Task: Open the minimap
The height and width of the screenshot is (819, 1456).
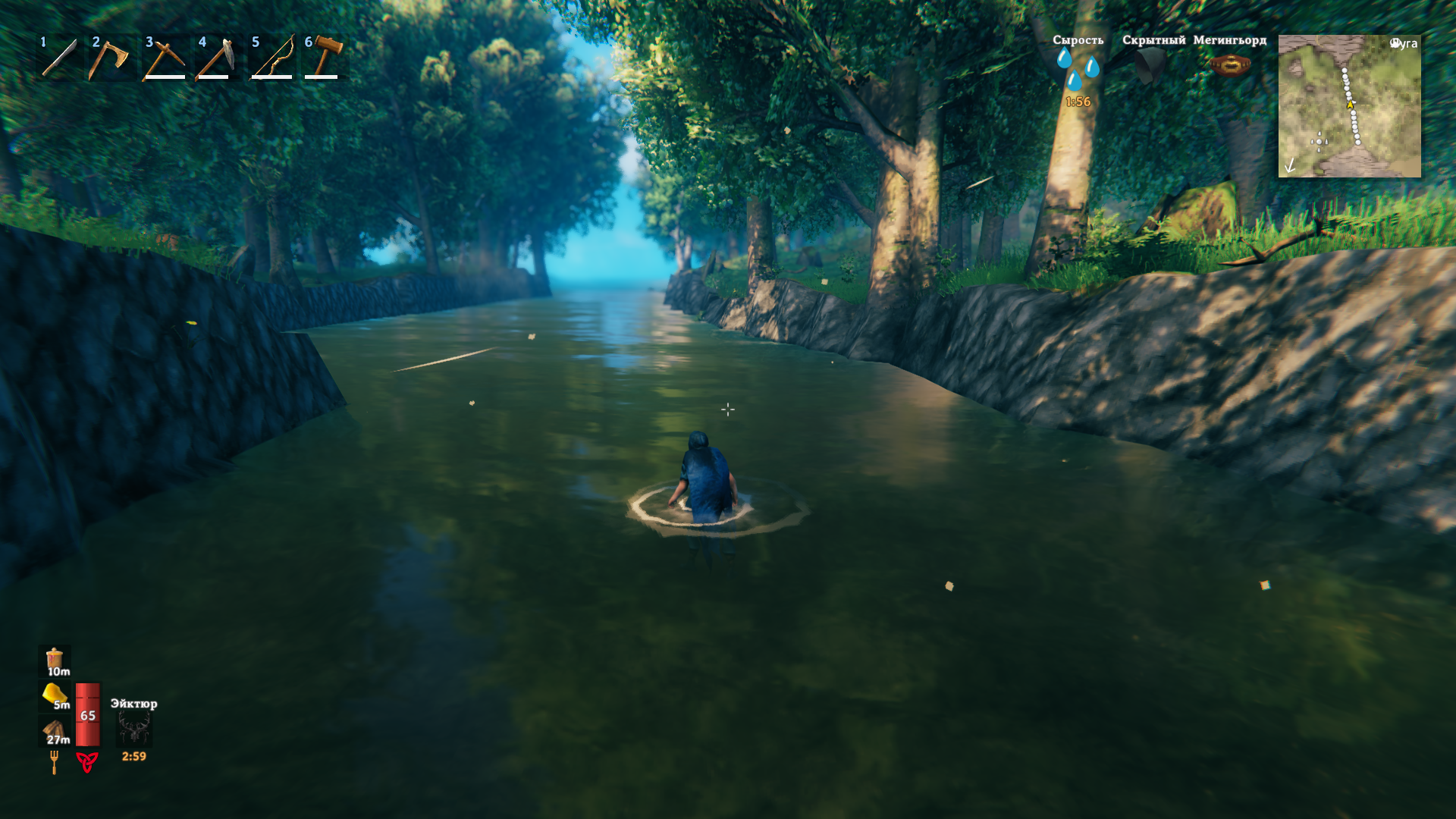Action: 1349,106
